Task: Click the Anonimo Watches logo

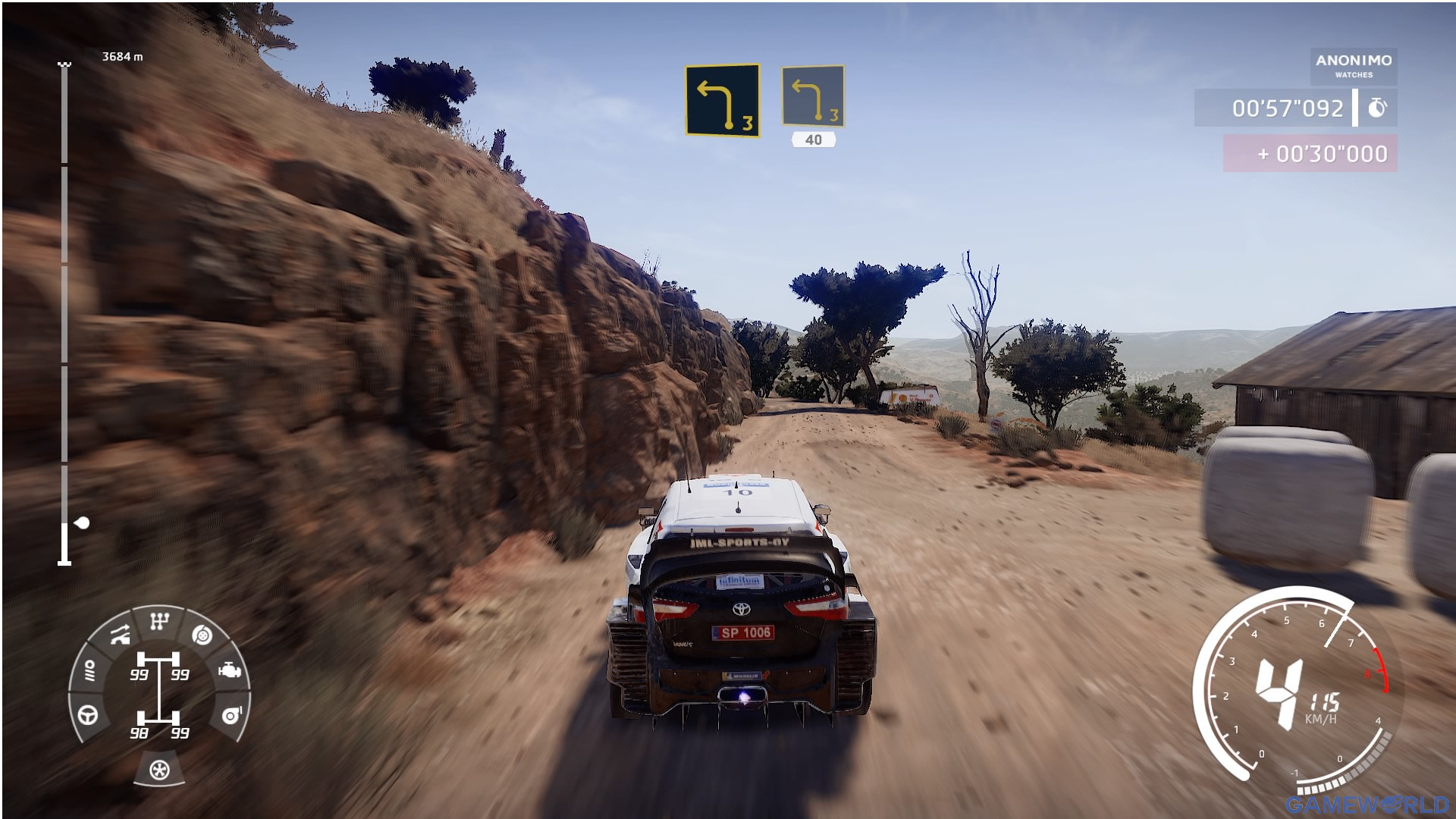Action: tap(1354, 65)
